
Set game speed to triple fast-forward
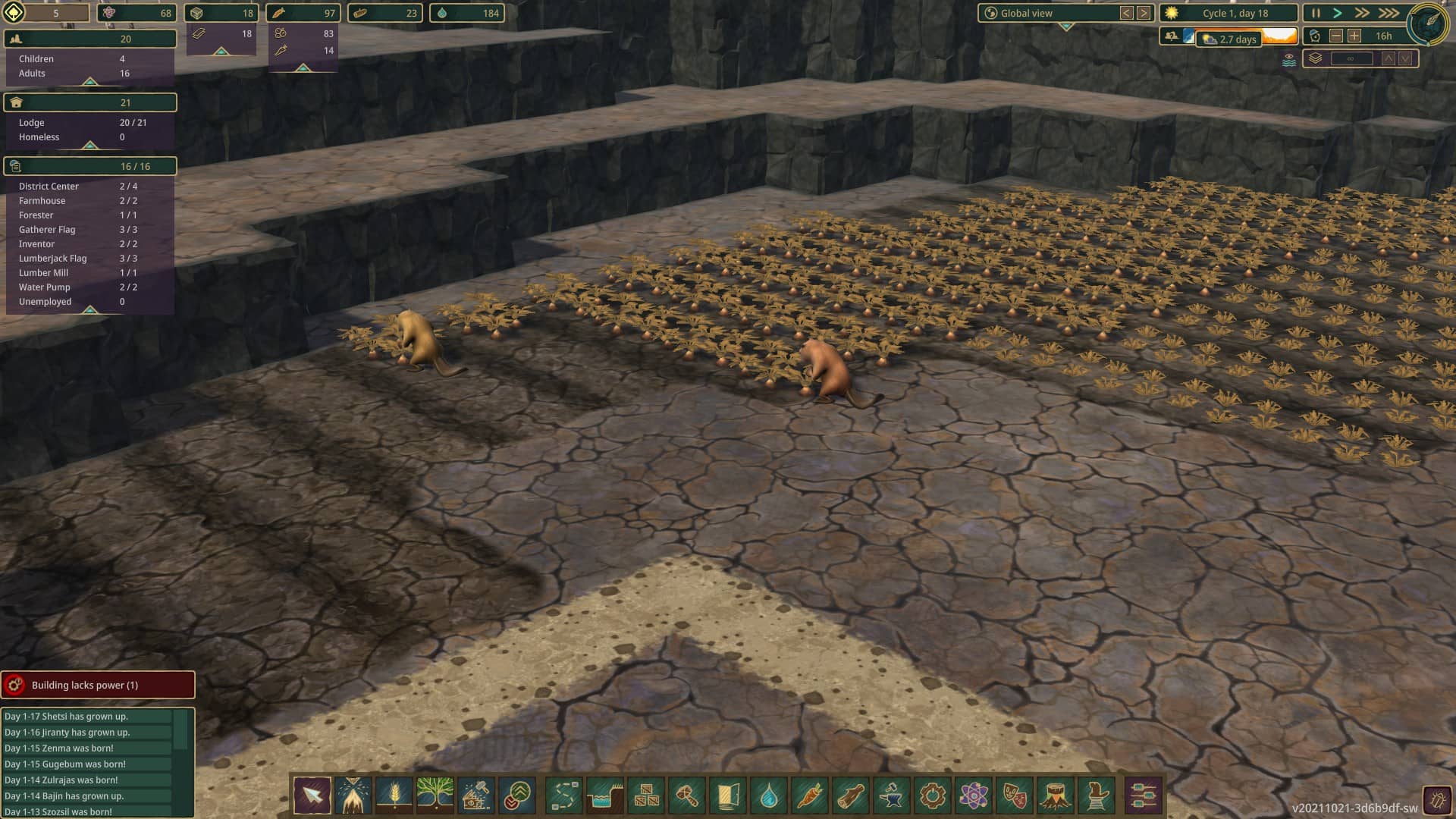point(1389,13)
